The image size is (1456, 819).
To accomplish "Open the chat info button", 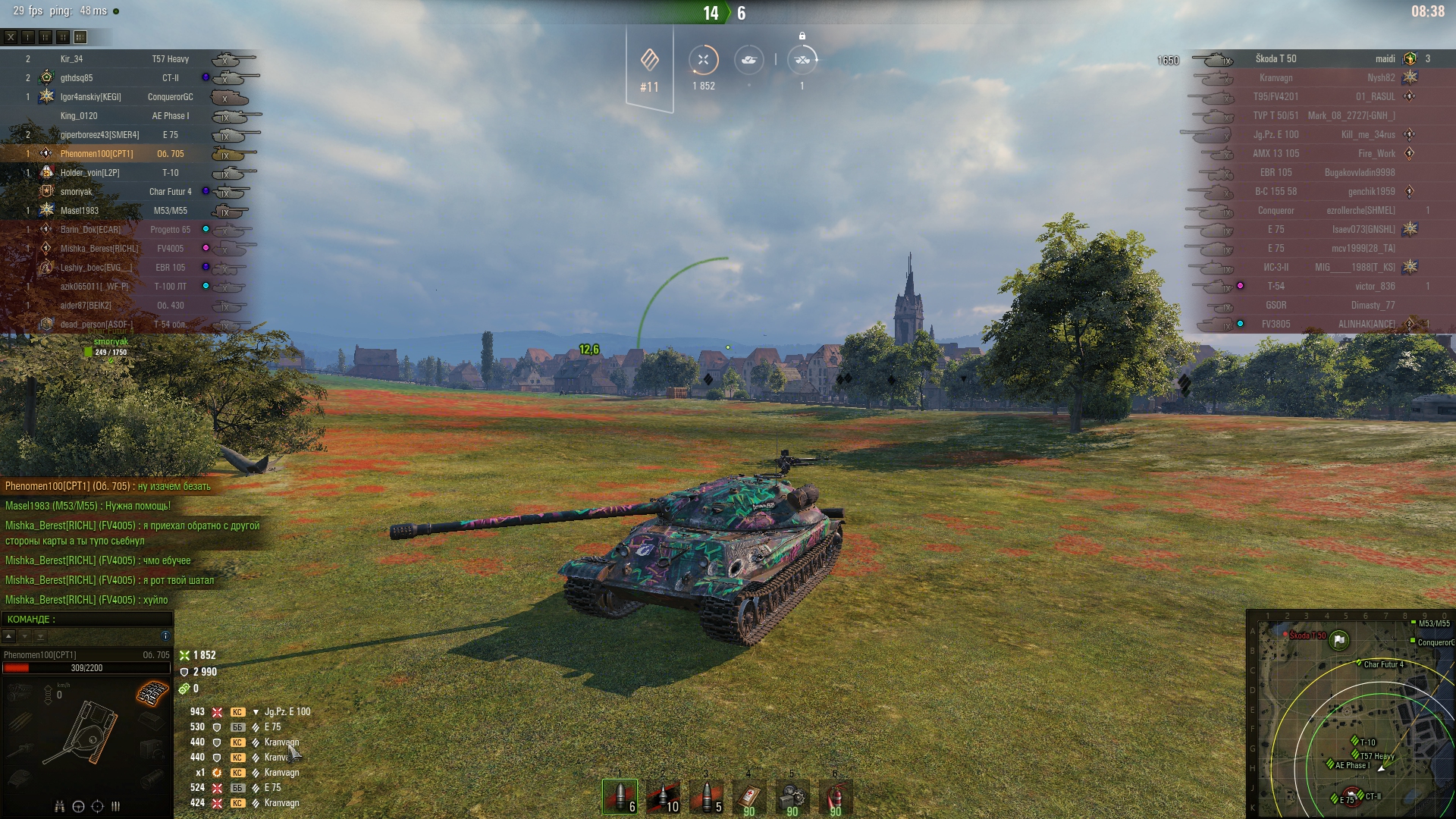I will coord(165,635).
